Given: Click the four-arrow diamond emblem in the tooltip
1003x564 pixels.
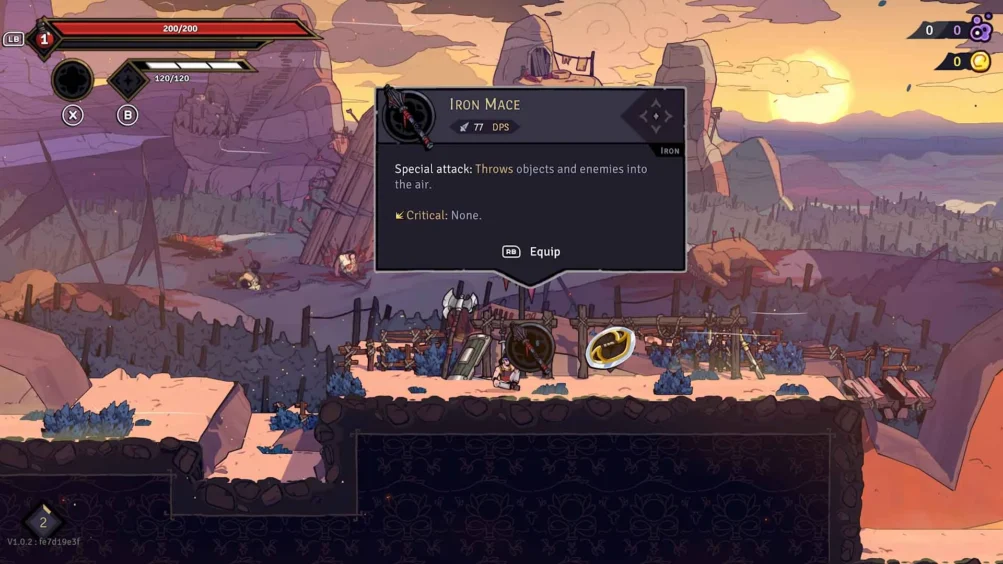Looking at the screenshot, I should [x=655, y=116].
